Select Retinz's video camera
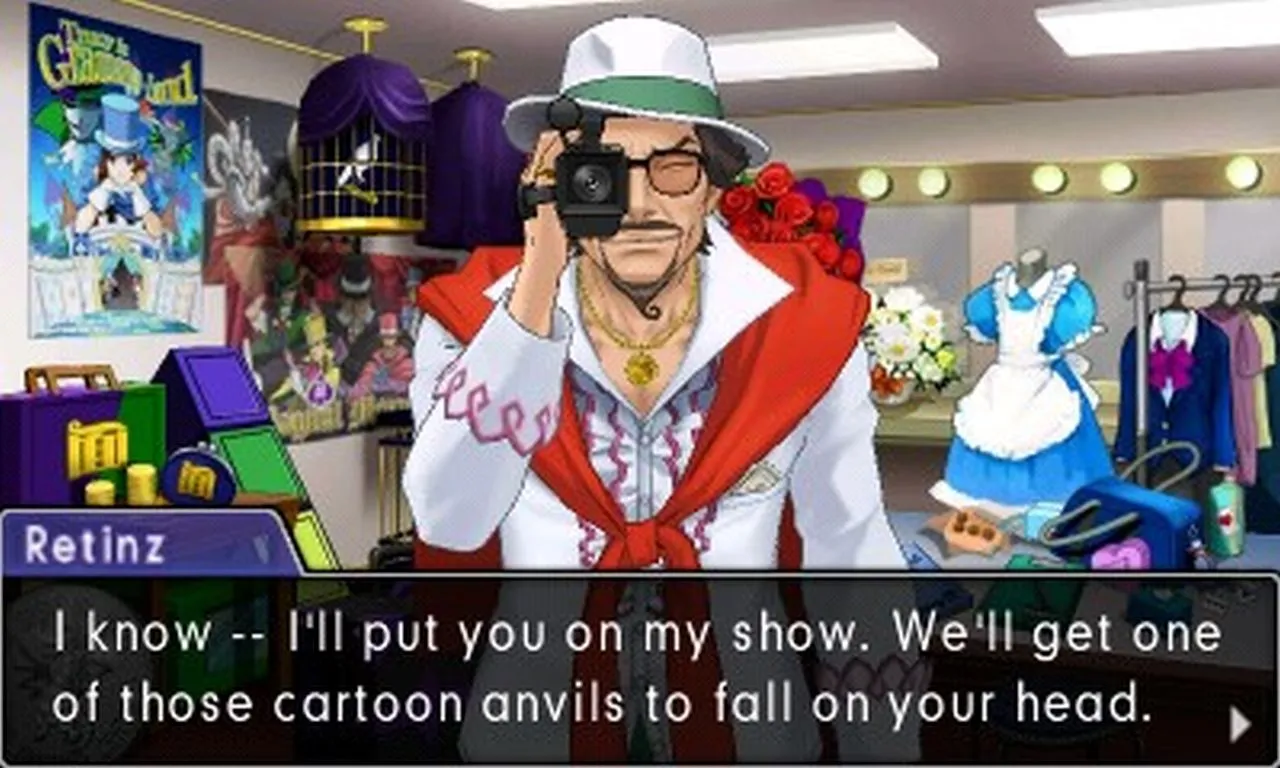Image resolution: width=1280 pixels, height=768 pixels. pos(590,180)
